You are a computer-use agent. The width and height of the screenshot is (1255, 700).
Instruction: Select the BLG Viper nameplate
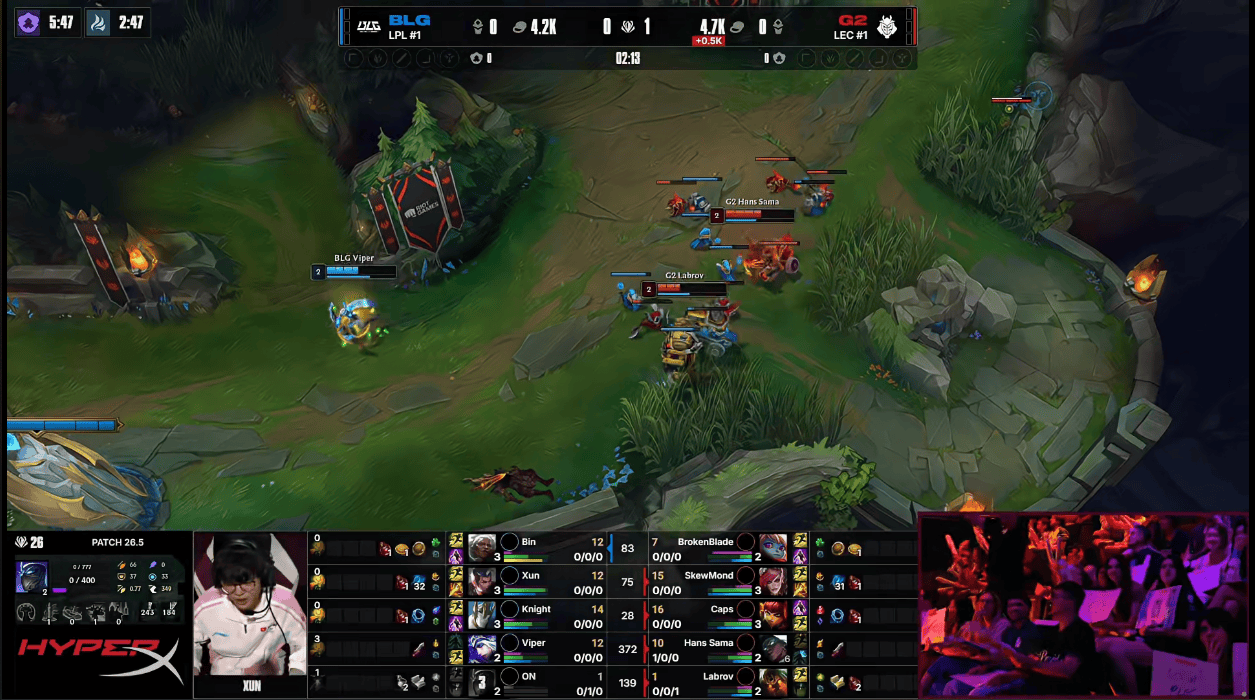(x=354, y=258)
